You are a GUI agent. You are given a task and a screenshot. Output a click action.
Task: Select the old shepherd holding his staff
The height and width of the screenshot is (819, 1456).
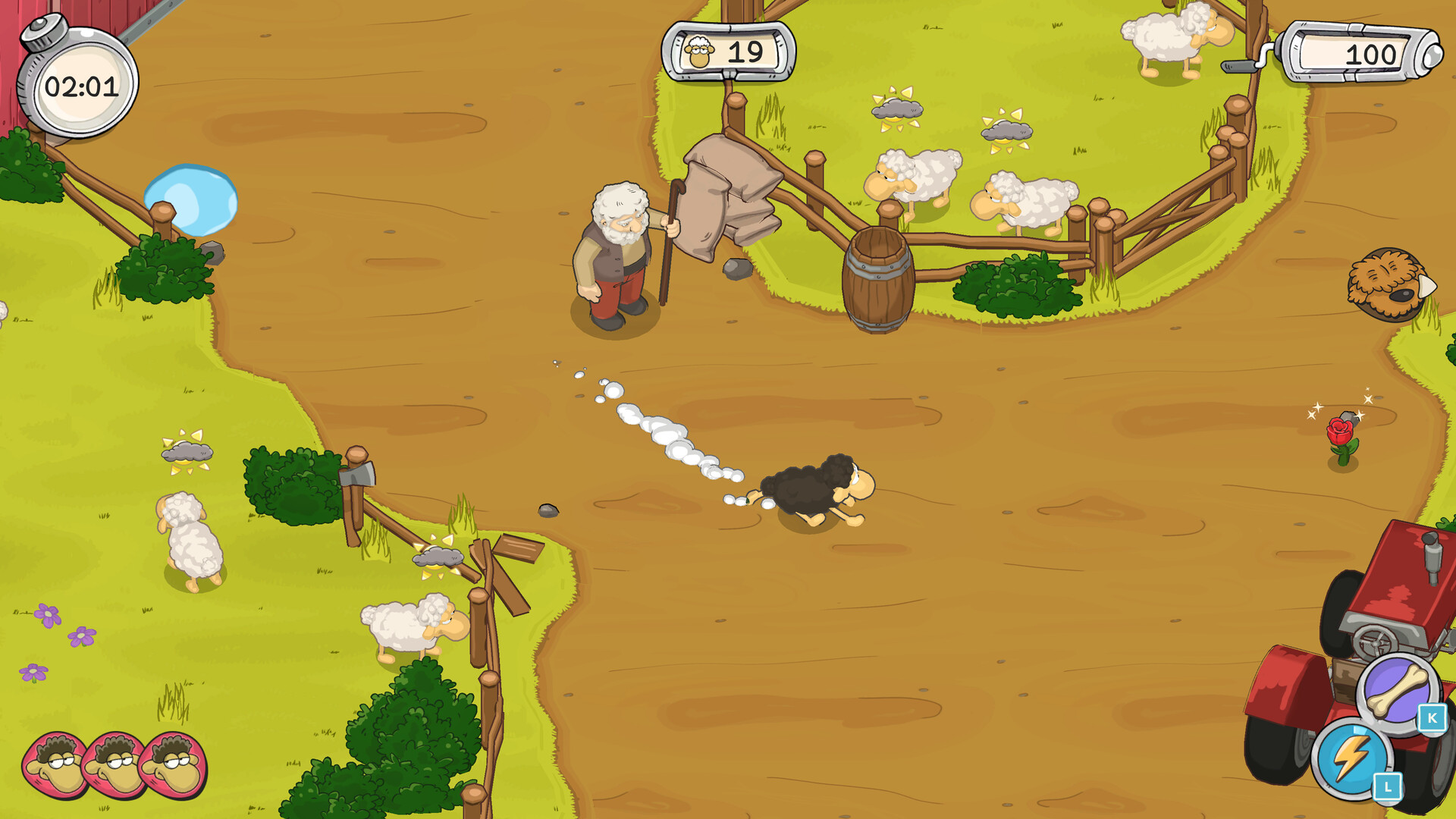tap(618, 250)
